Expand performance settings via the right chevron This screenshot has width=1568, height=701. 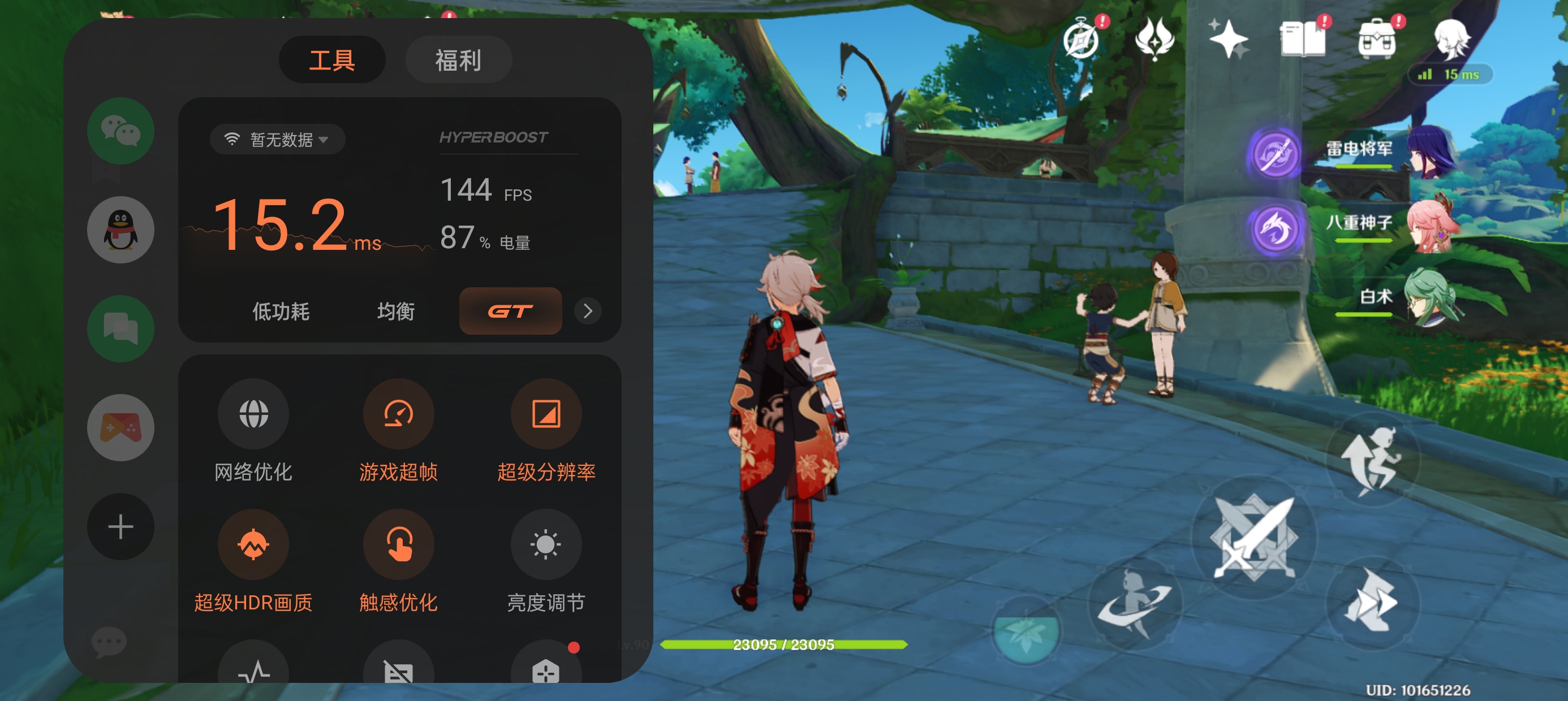[587, 311]
